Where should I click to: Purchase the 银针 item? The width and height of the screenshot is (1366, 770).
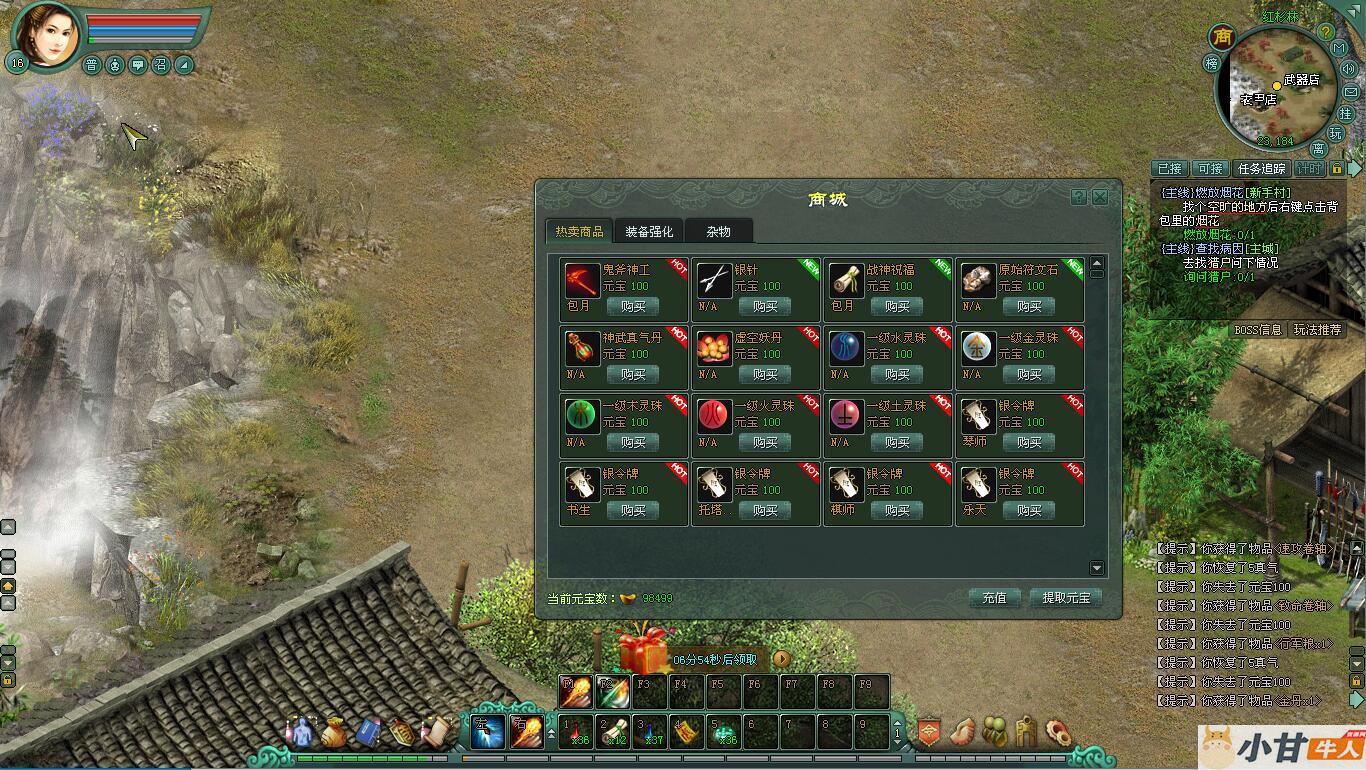(765, 307)
